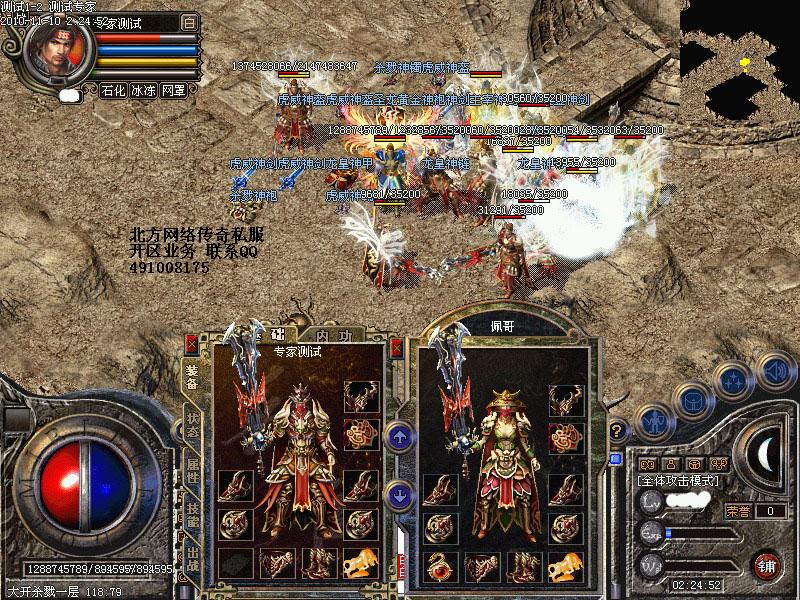Click the blue up arrow button
Screen dimensions: 800x600
click(399, 436)
